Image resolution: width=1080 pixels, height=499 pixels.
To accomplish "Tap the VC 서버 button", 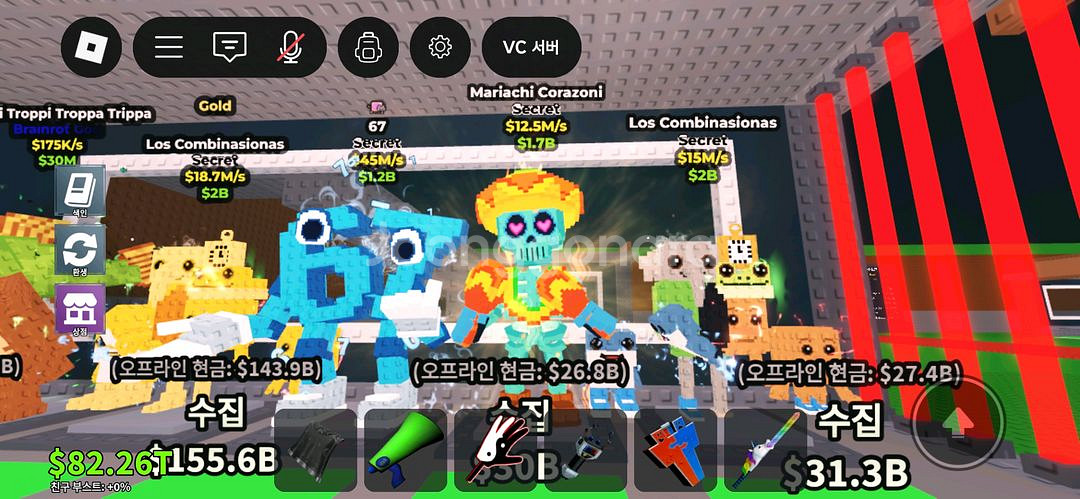I will tap(530, 47).
